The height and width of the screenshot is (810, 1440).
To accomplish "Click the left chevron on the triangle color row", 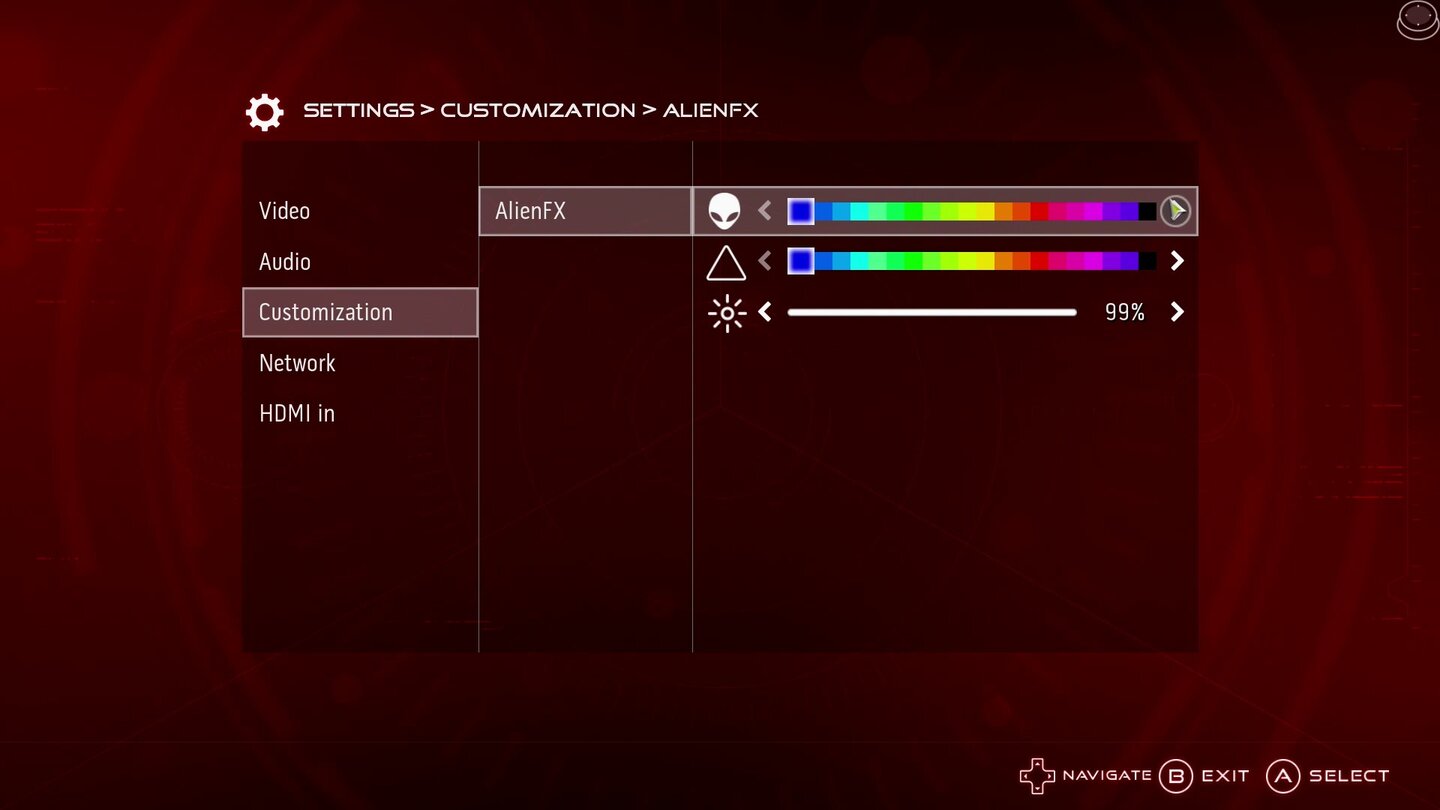I will (x=764, y=261).
